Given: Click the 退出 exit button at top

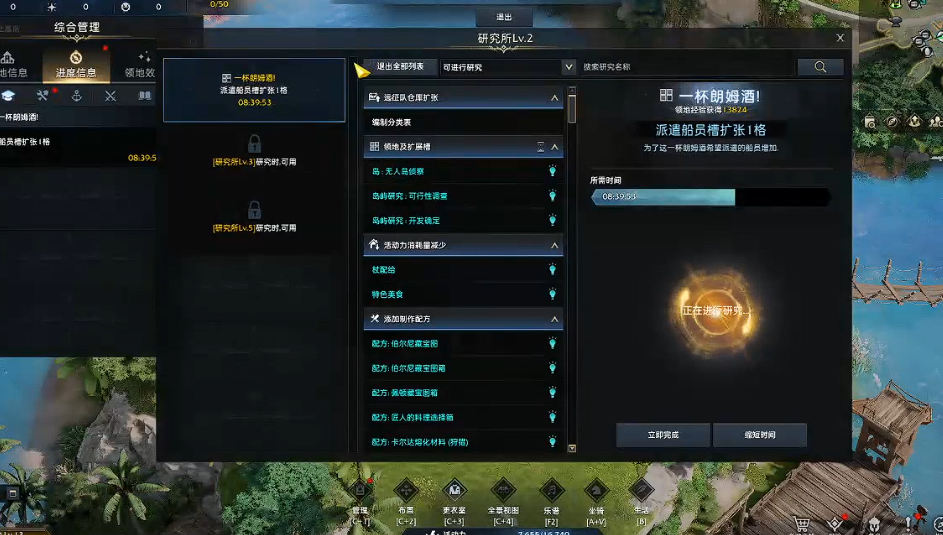Looking at the screenshot, I should click(x=504, y=17).
